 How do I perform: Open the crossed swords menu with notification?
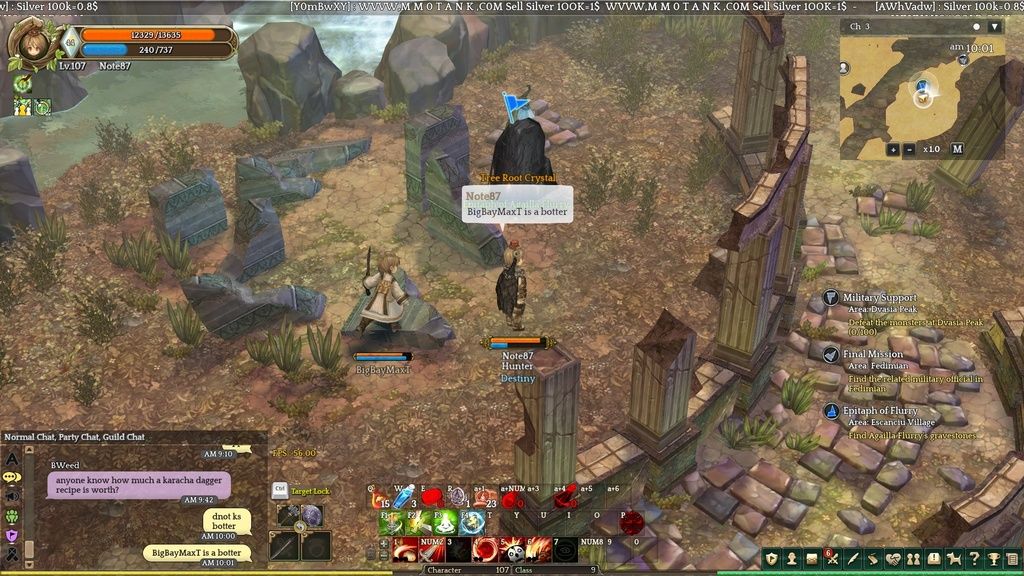tap(832, 558)
